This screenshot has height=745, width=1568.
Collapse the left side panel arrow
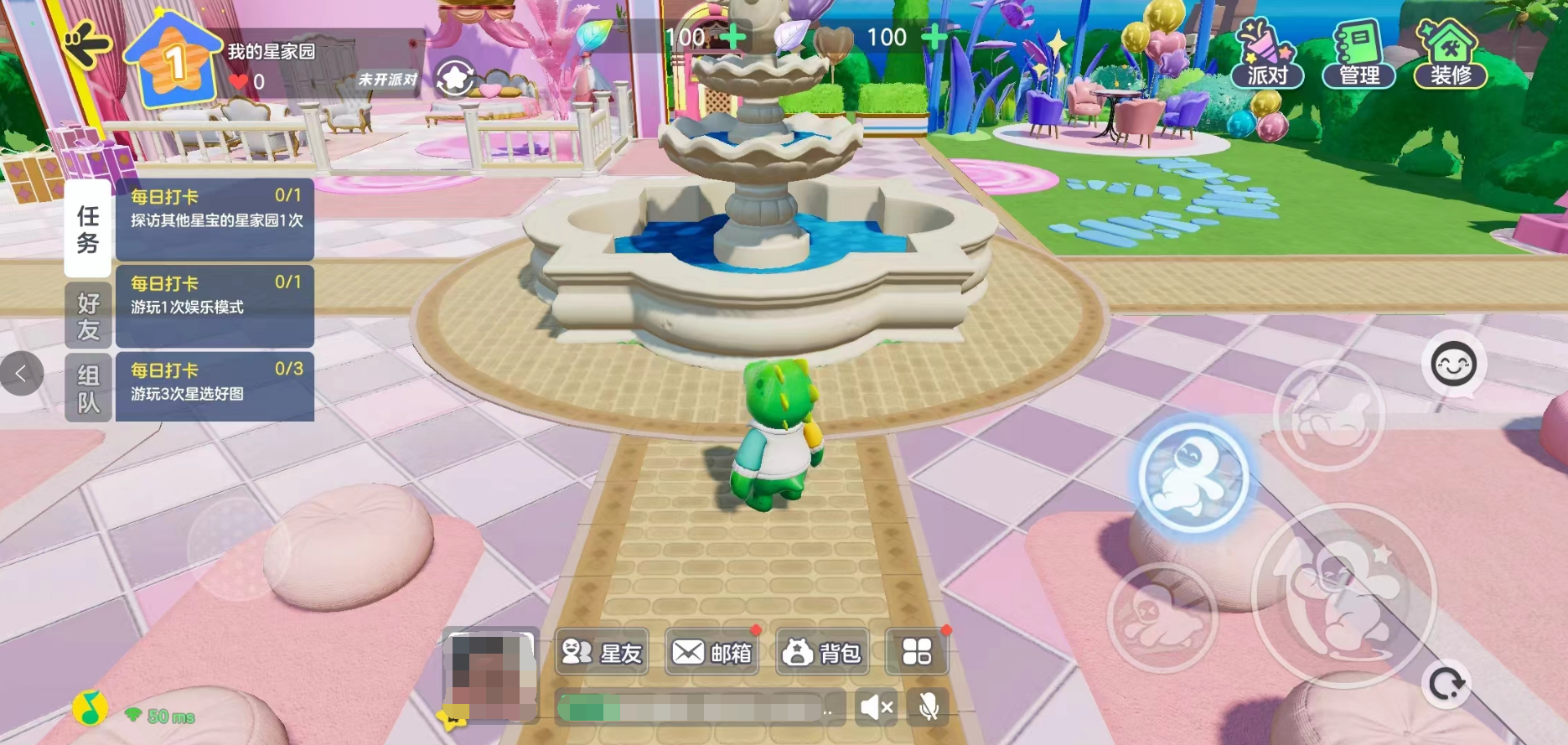22,374
